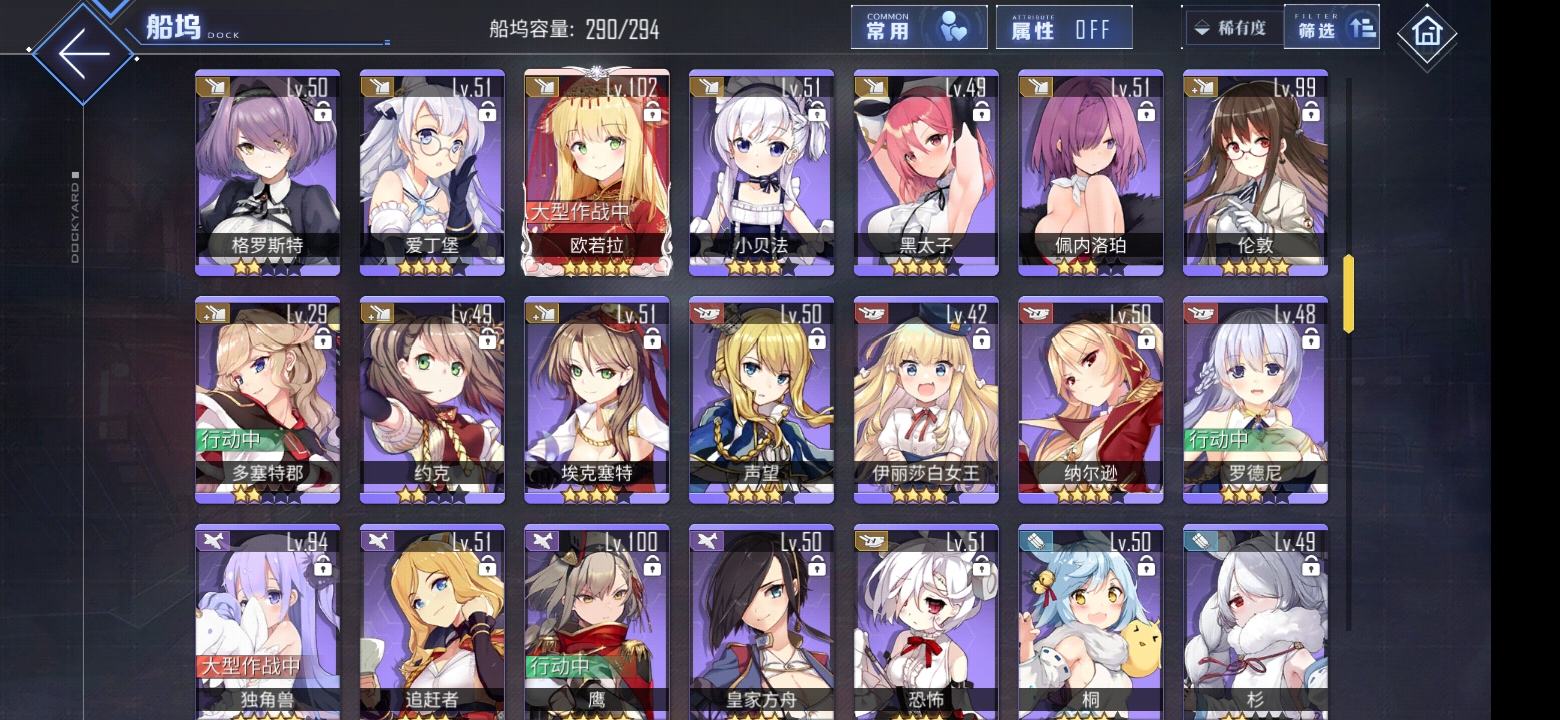Select the 黑太子 ship card

tap(926, 172)
